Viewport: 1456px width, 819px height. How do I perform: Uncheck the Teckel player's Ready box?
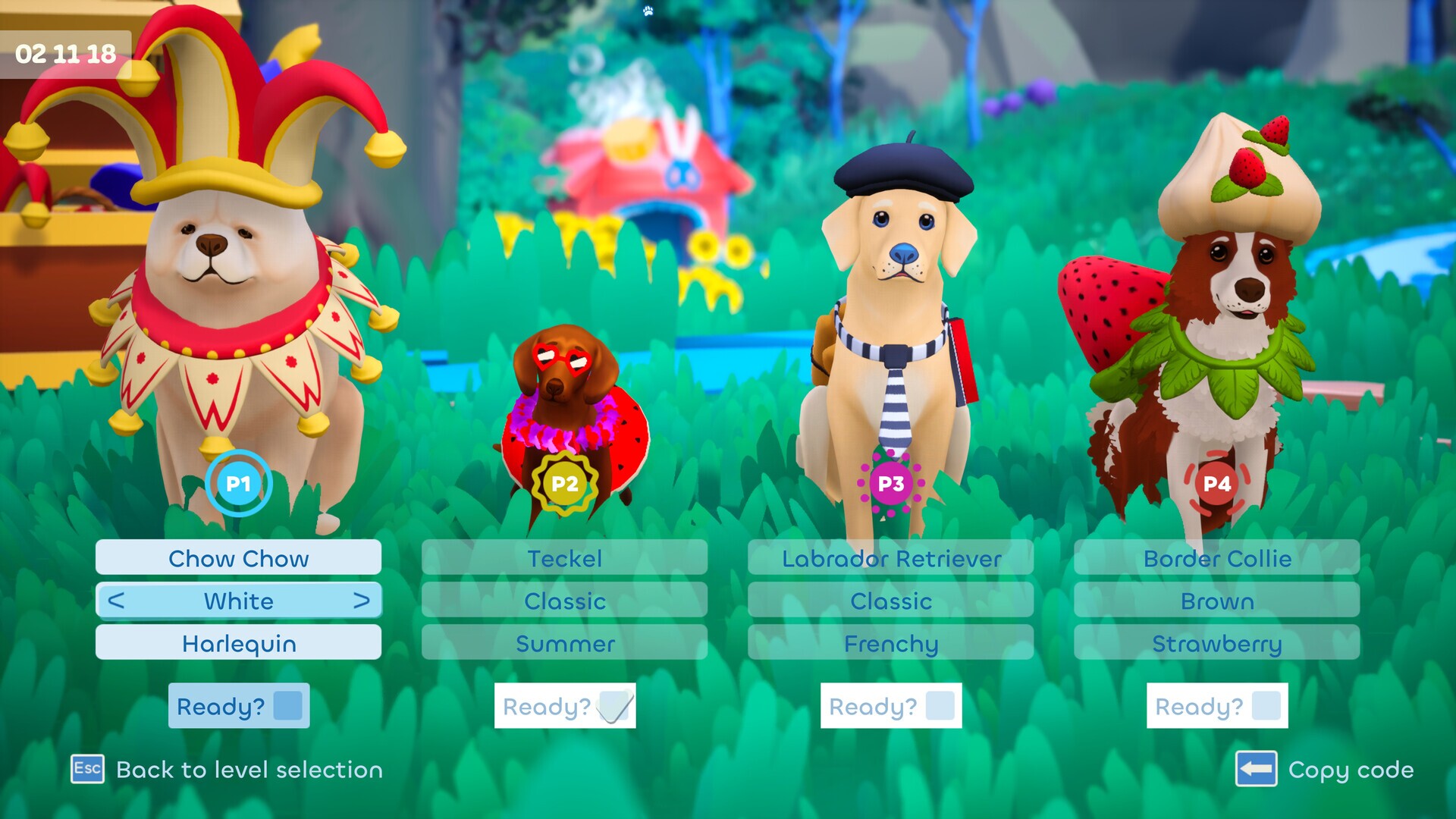(611, 705)
